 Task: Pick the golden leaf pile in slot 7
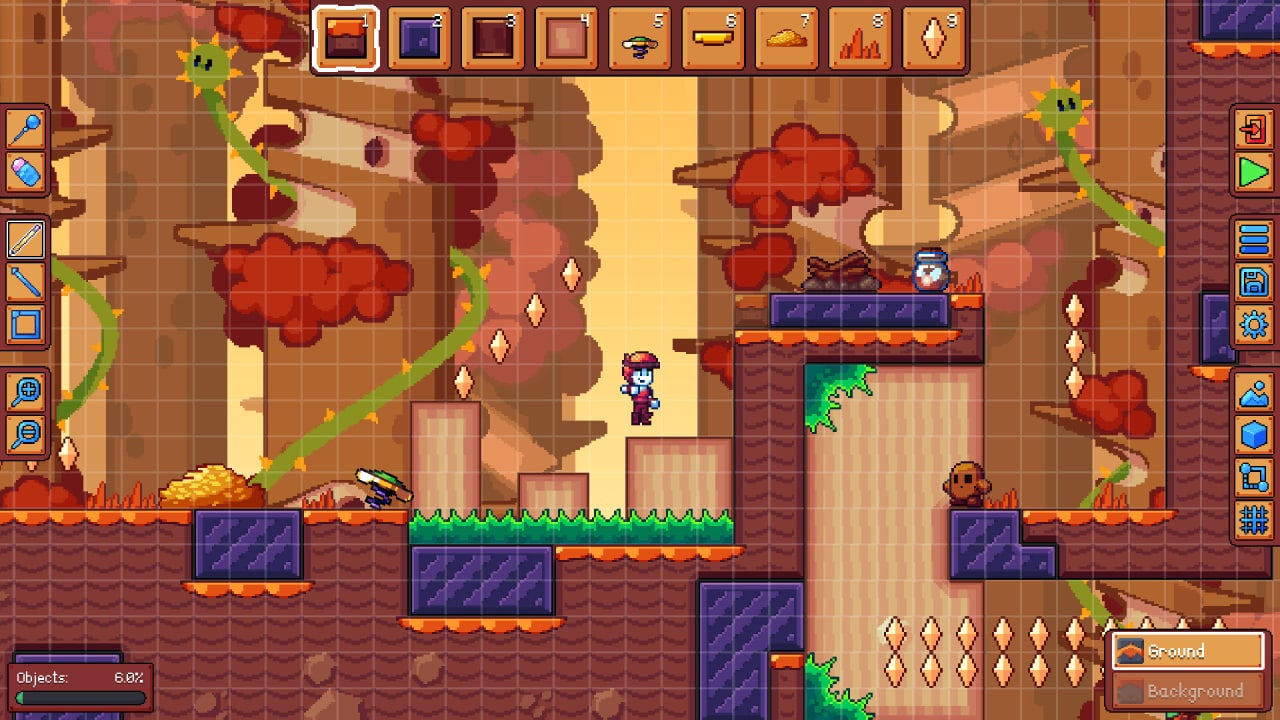[787, 40]
